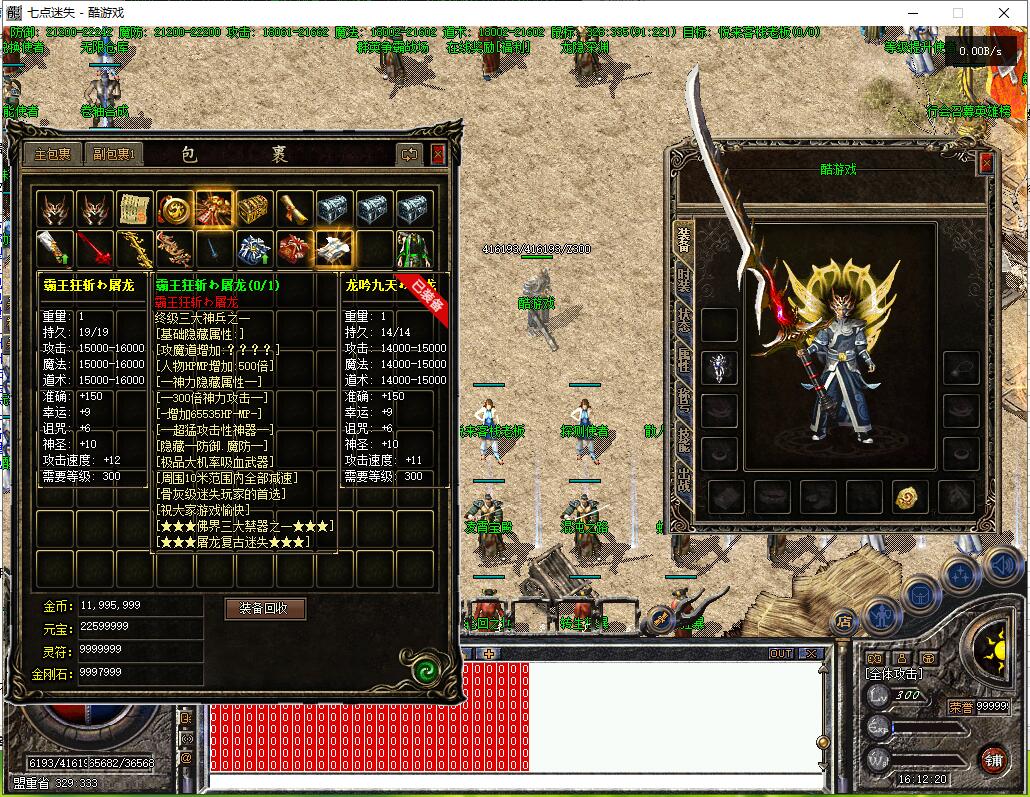Switch to the 时装 fashion tab
The height and width of the screenshot is (797, 1030).
pos(684,279)
